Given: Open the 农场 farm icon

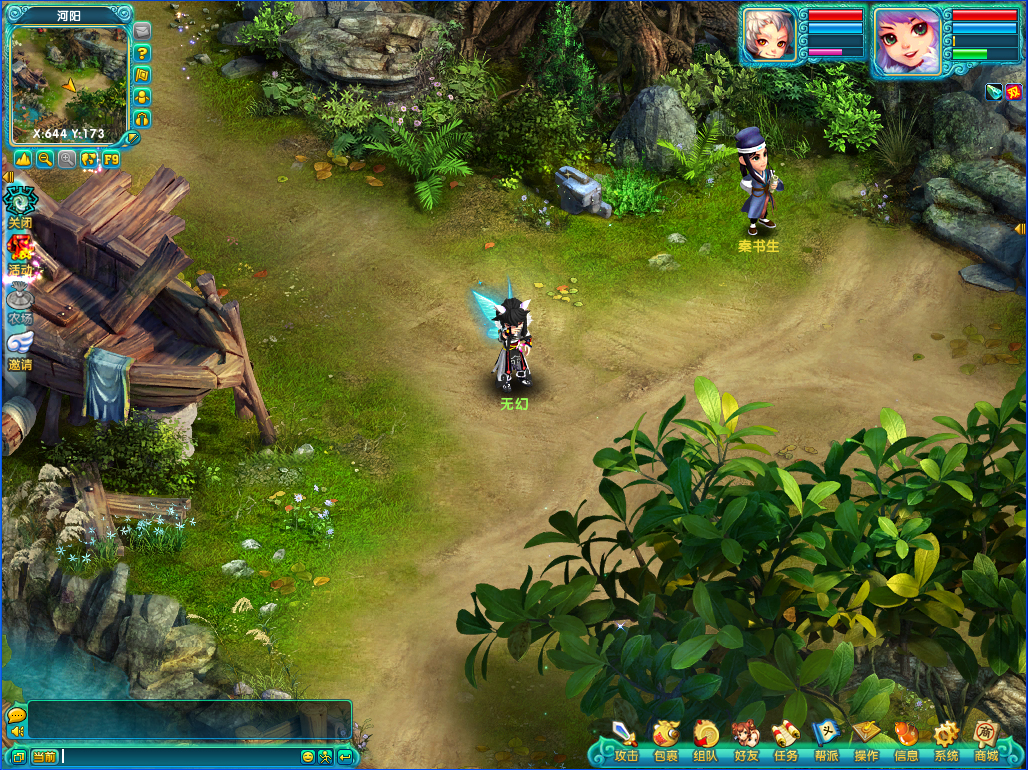Looking at the screenshot, I should [x=19, y=300].
